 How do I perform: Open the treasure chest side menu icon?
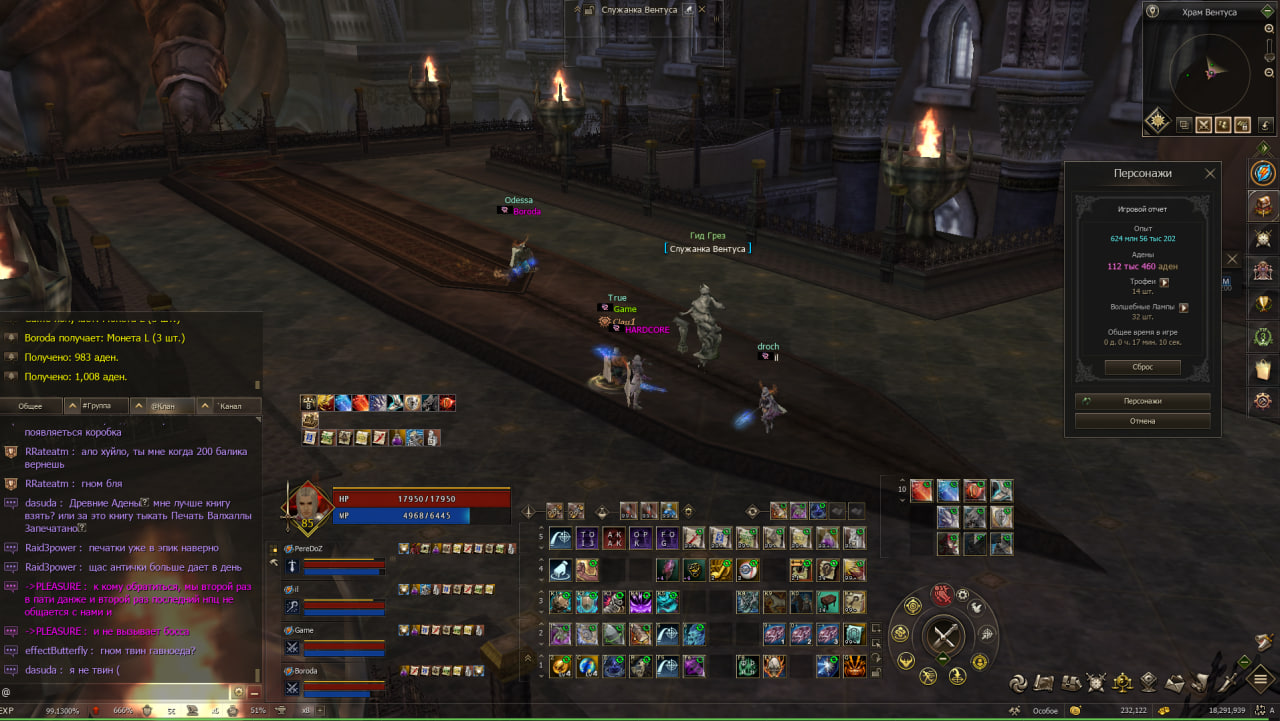pos(1263,205)
